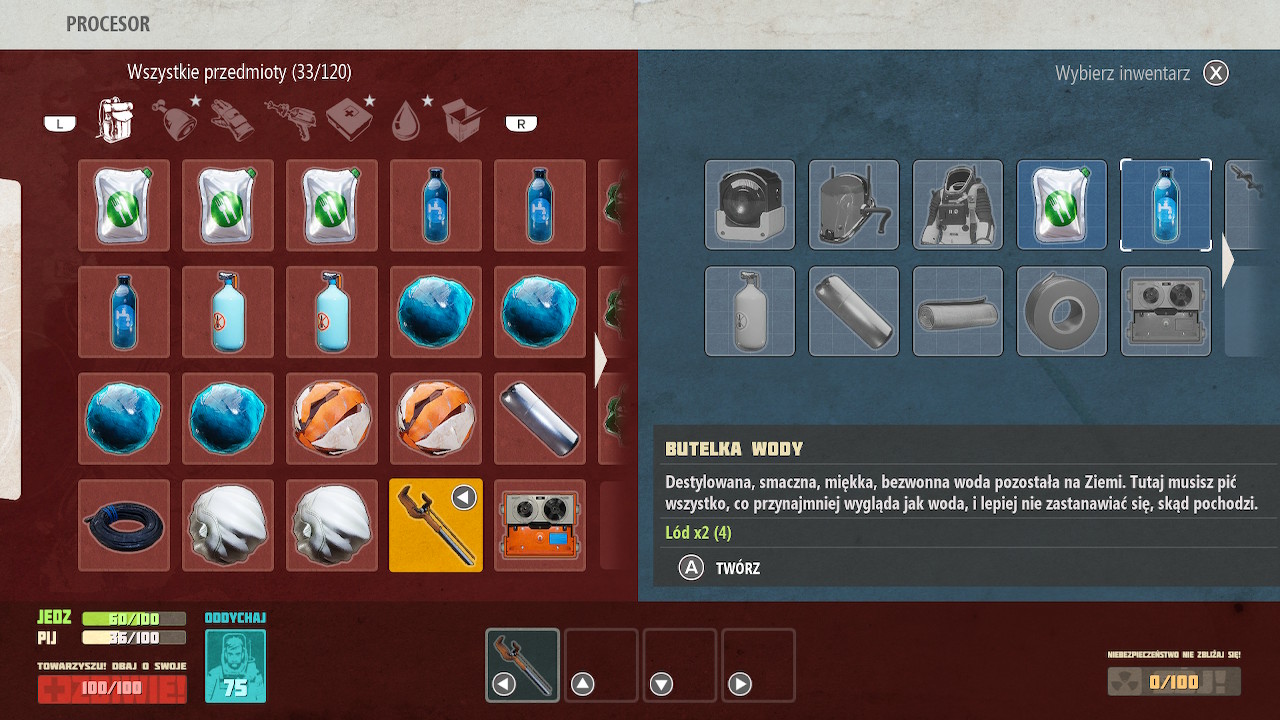Show next page of crafting recipes

pyautogui.click(x=1228, y=260)
